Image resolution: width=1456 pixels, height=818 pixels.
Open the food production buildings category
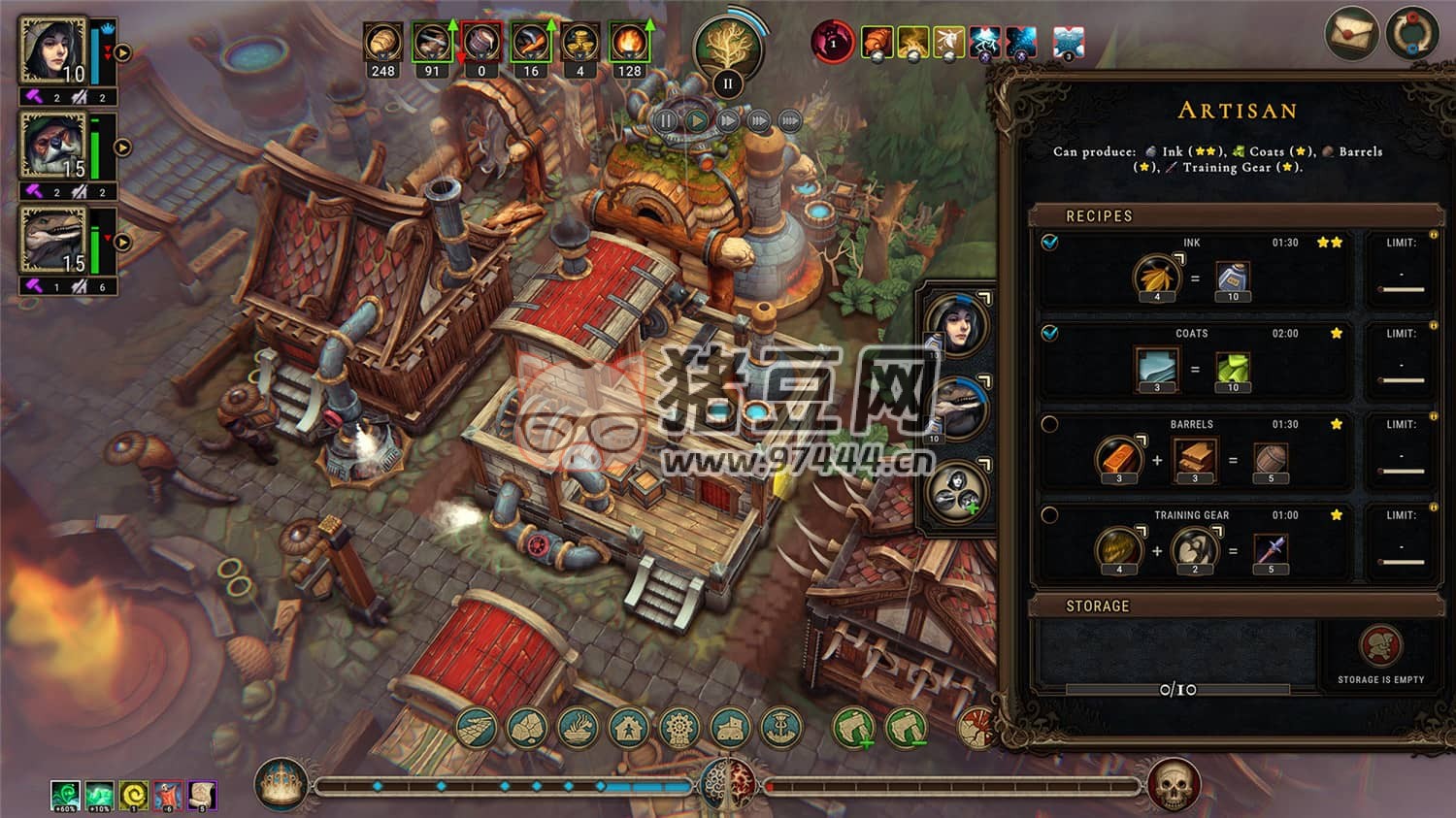coord(578,728)
